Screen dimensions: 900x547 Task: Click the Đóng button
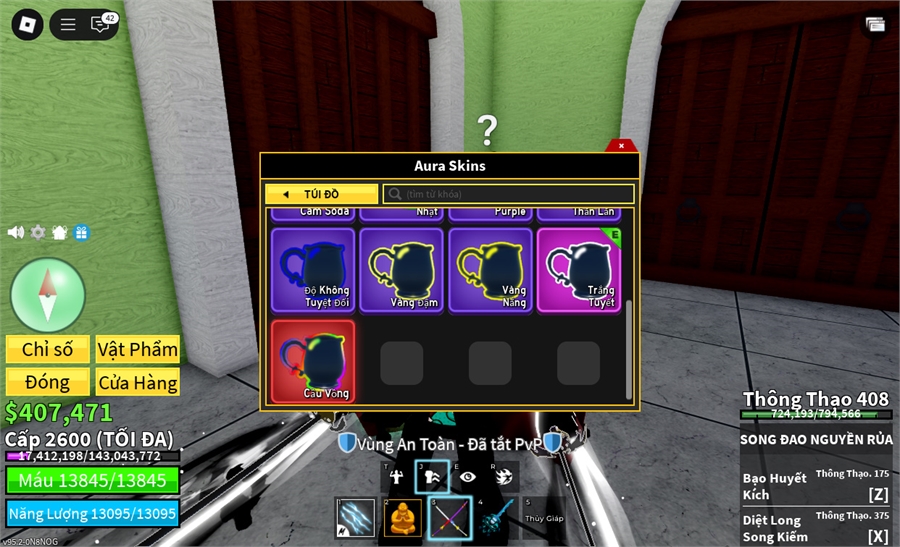click(x=48, y=382)
